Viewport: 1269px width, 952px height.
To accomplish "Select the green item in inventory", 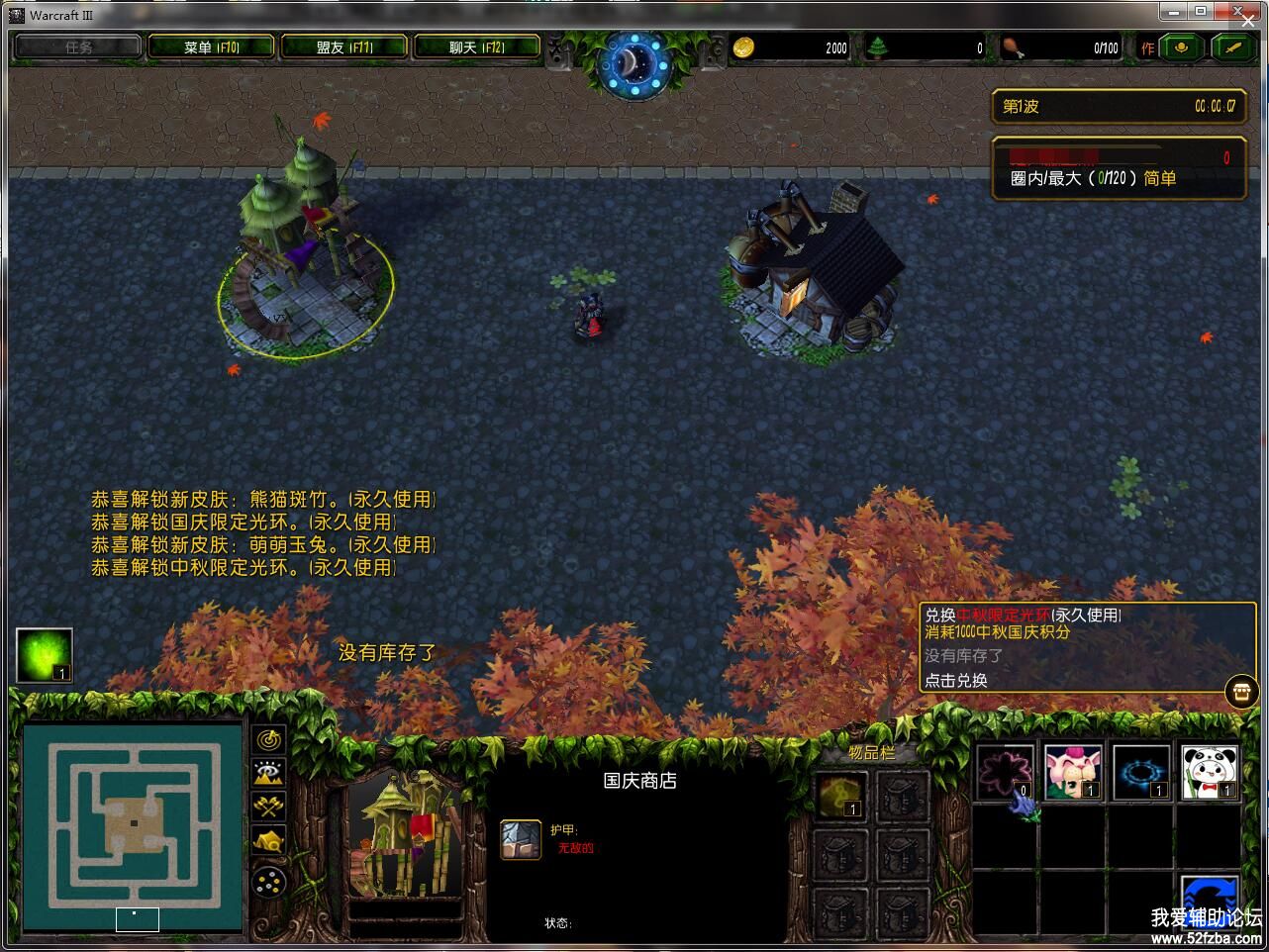I will (839, 796).
